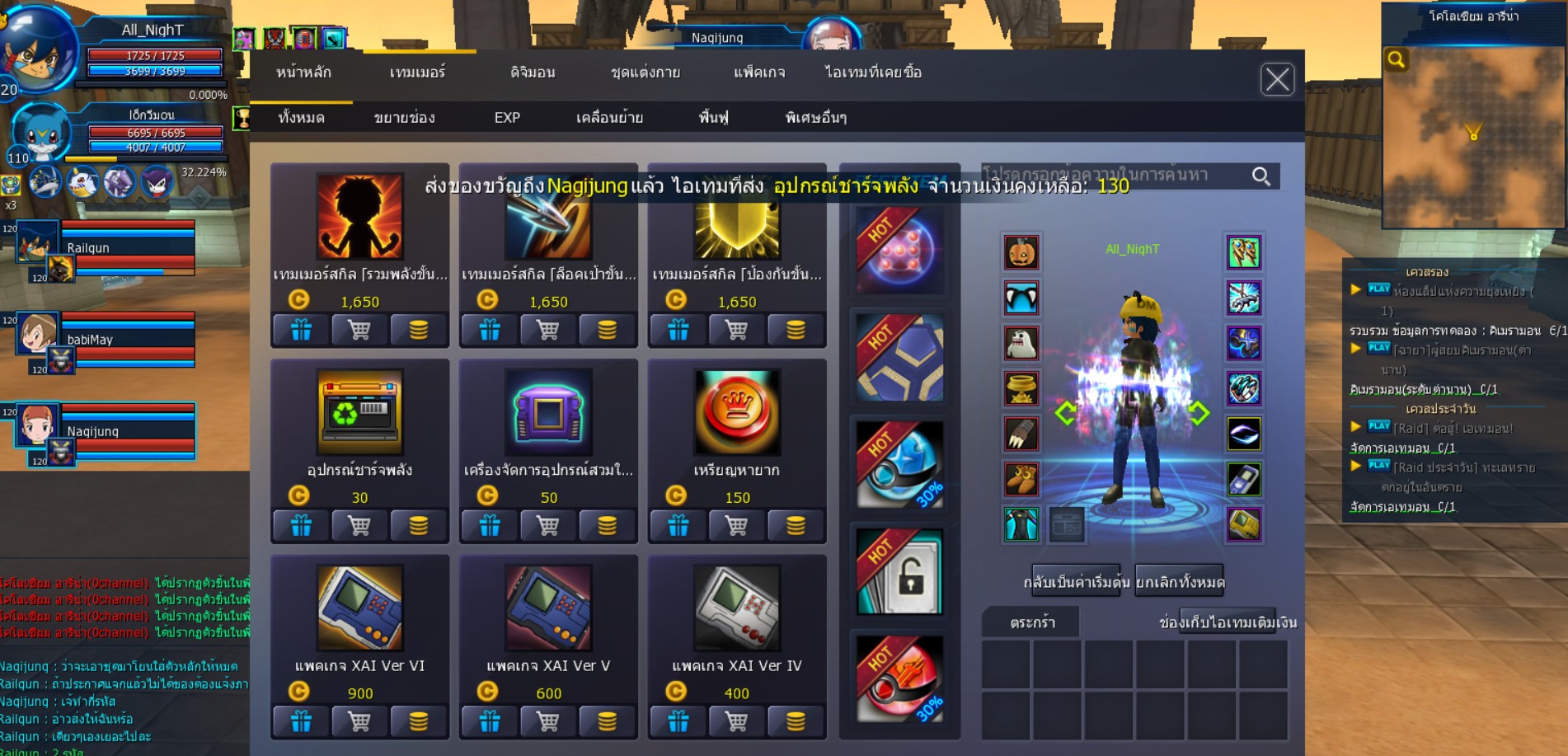Gift the อุปกรณ์ชาร์จพลัง item

click(301, 526)
